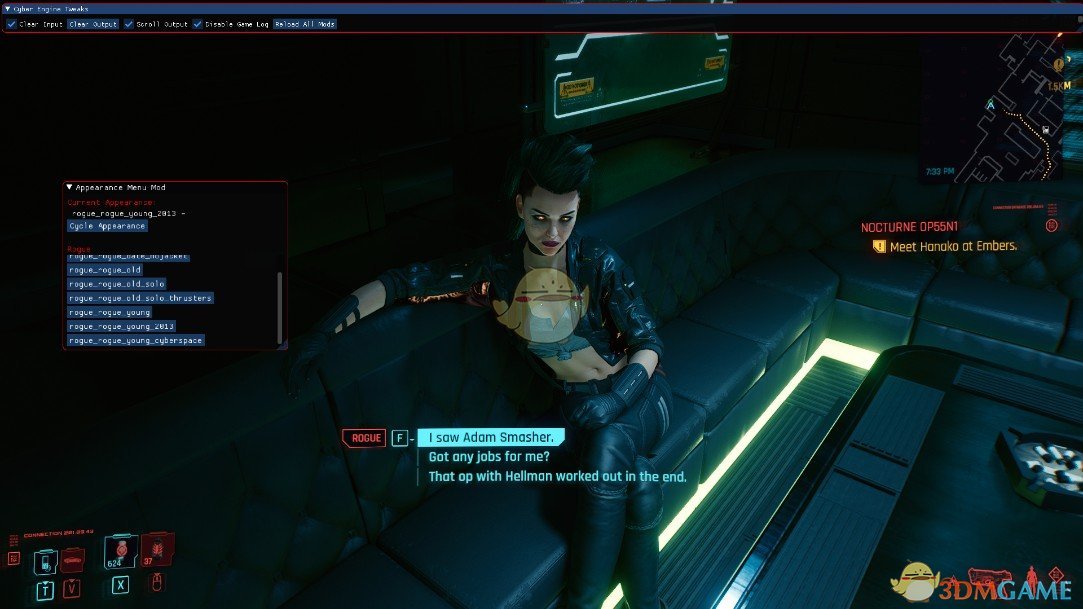Select the phone icon in quick slots
Screen dimensions: 1083x609
click(45, 563)
